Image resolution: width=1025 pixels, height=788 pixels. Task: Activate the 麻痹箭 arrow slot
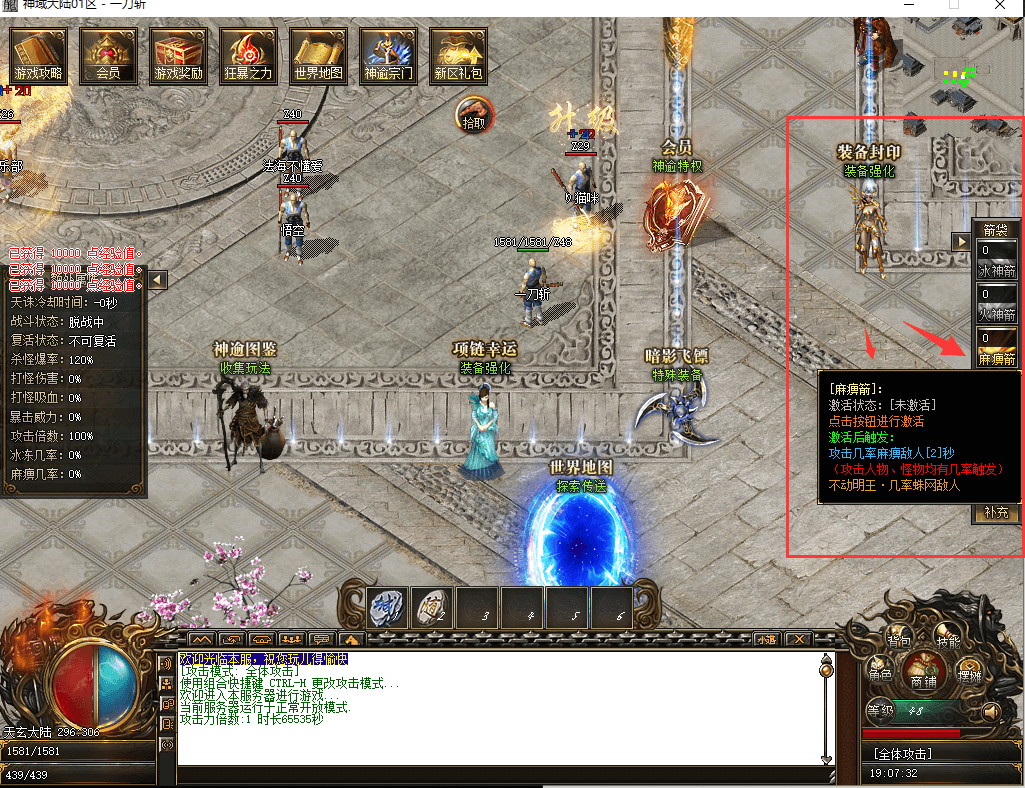coord(997,347)
